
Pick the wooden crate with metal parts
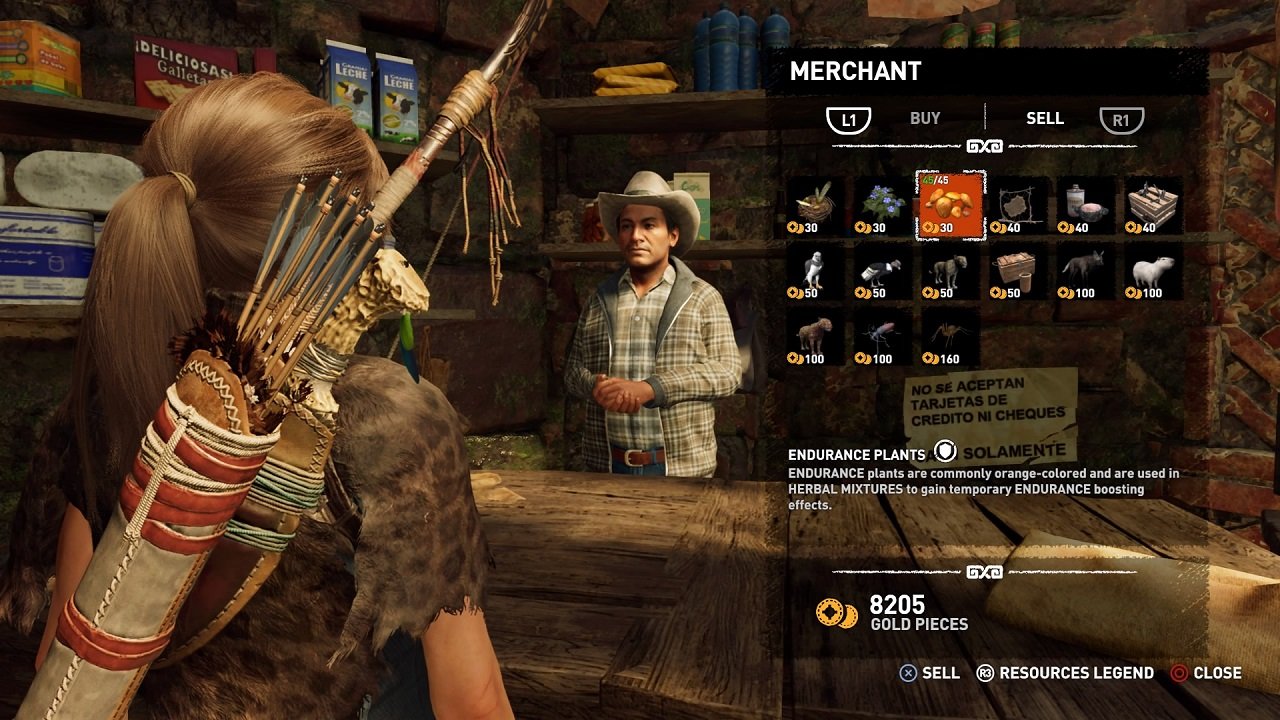click(1153, 206)
